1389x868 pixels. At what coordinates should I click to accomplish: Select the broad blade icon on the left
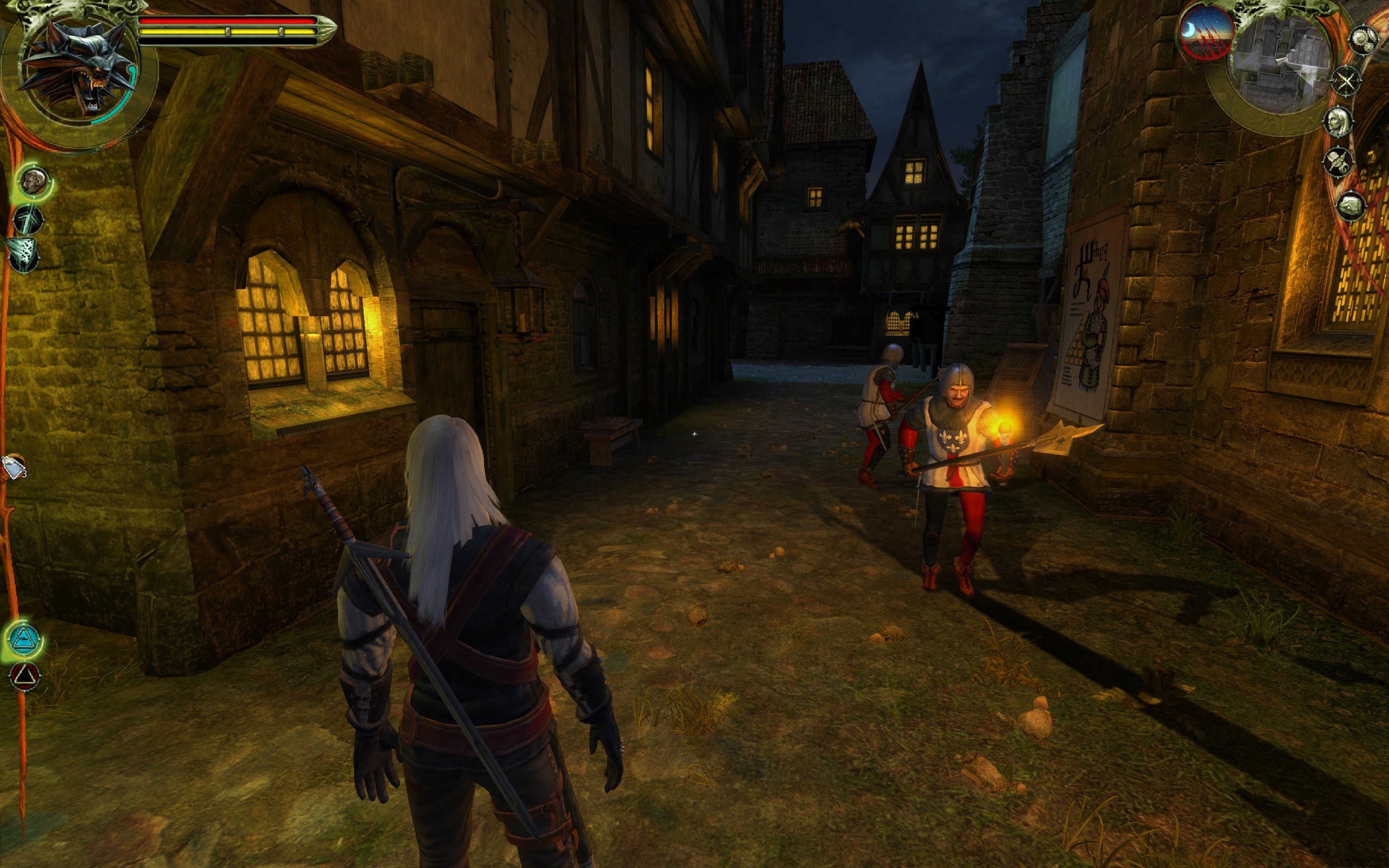(23, 254)
